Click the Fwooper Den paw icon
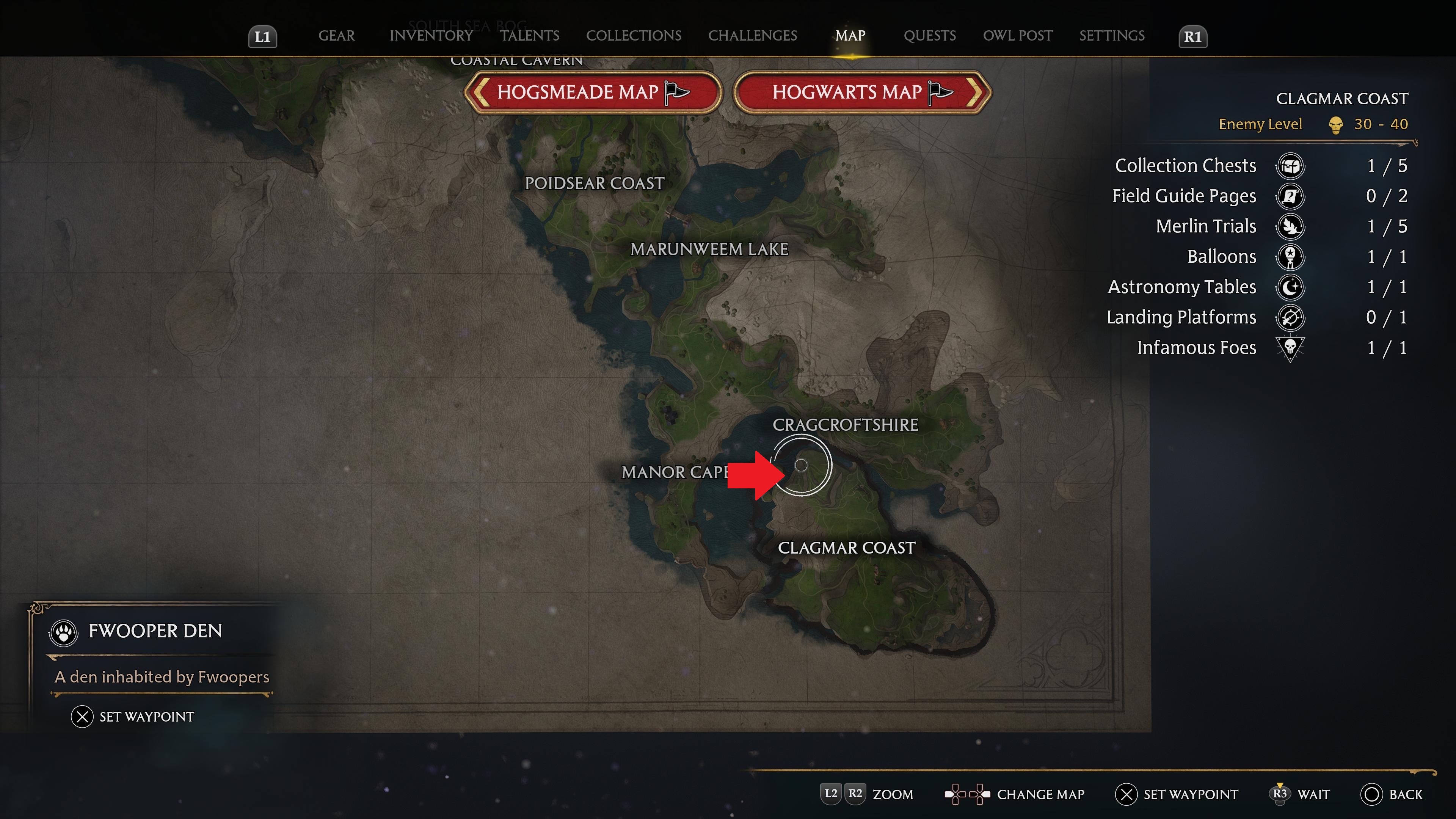1456x819 pixels. 63,632
